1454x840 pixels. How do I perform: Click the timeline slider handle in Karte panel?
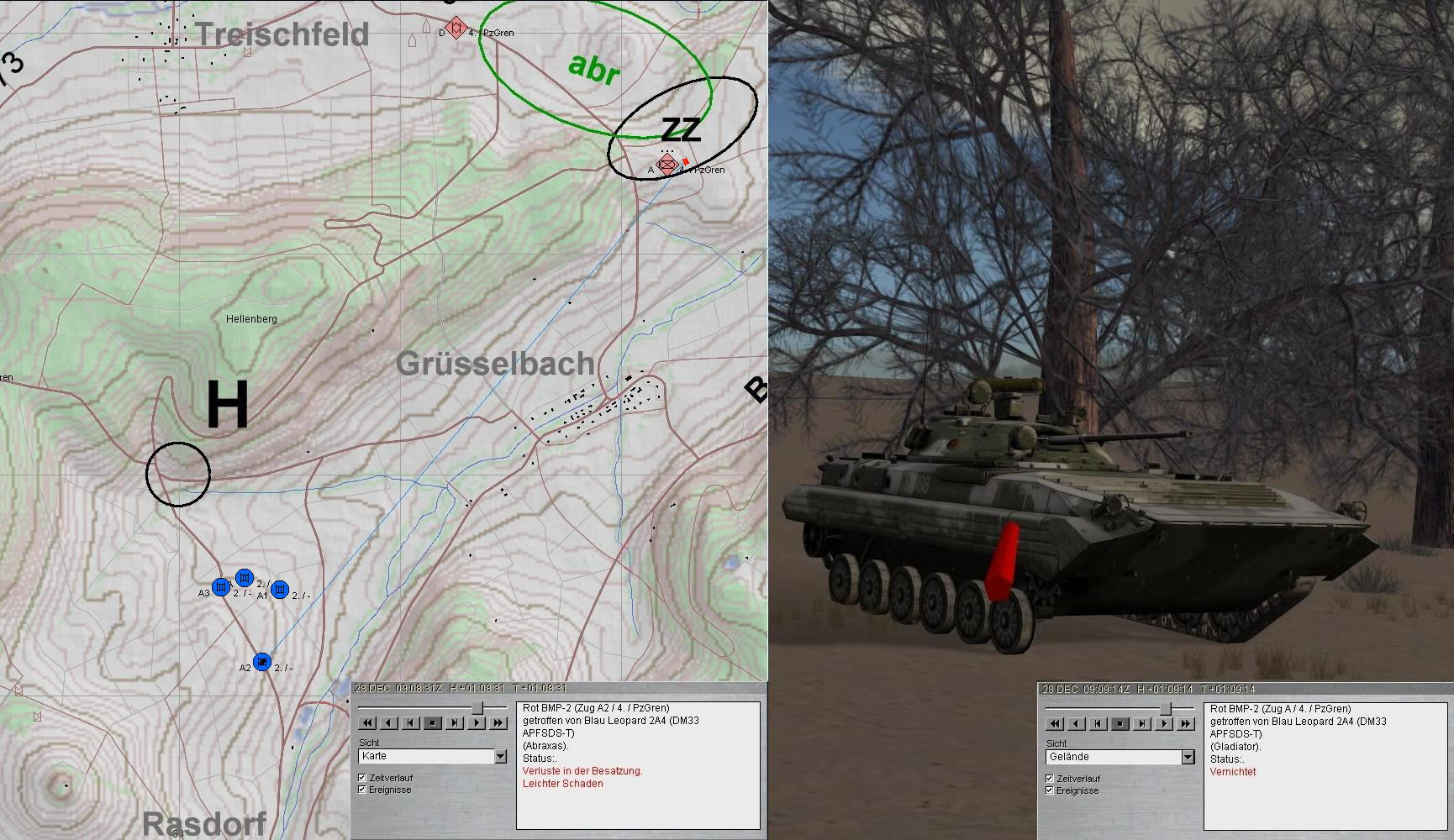click(477, 708)
